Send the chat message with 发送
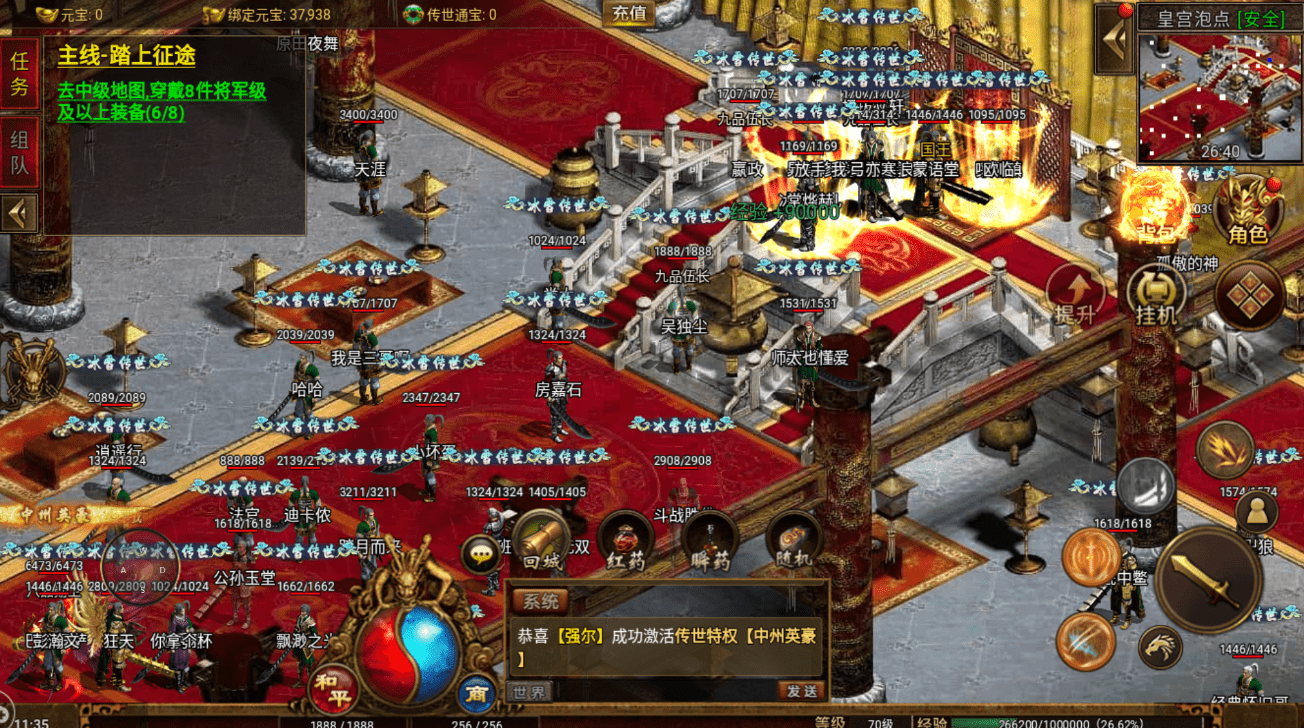Screen dimensions: 1304x728 pos(801,691)
